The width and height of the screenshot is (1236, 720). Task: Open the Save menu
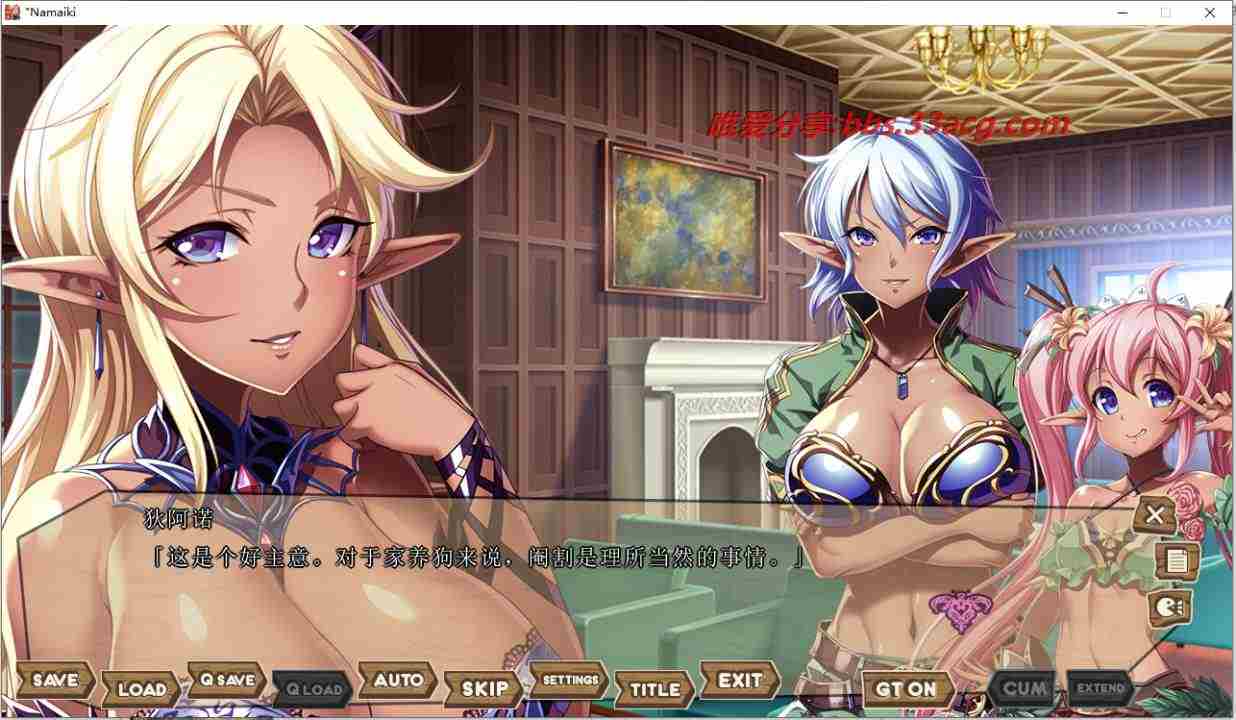(55, 680)
